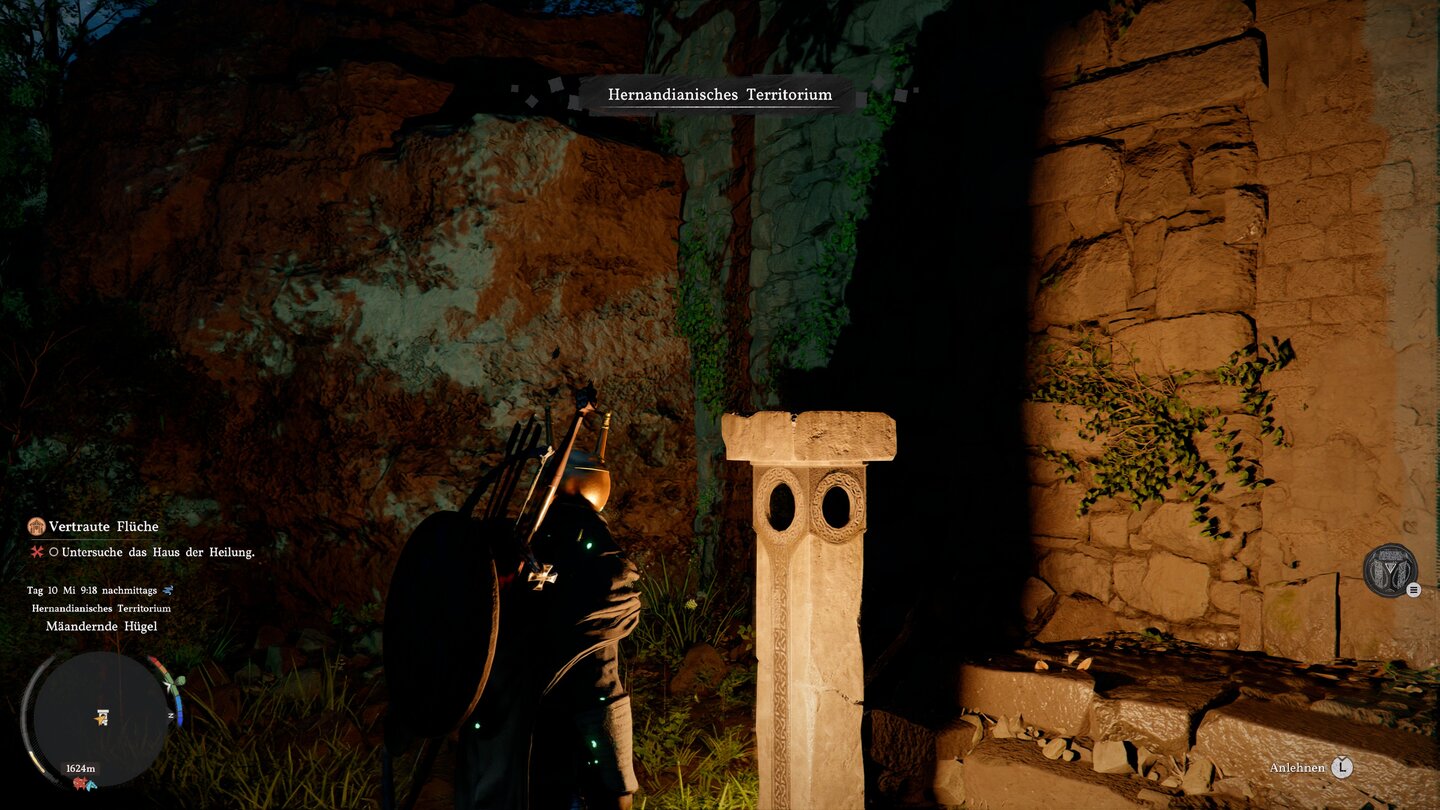Open the Vertraute Flüche quest tracker
Screen dimensions: 1440x810
pyautogui.click(x=103, y=527)
